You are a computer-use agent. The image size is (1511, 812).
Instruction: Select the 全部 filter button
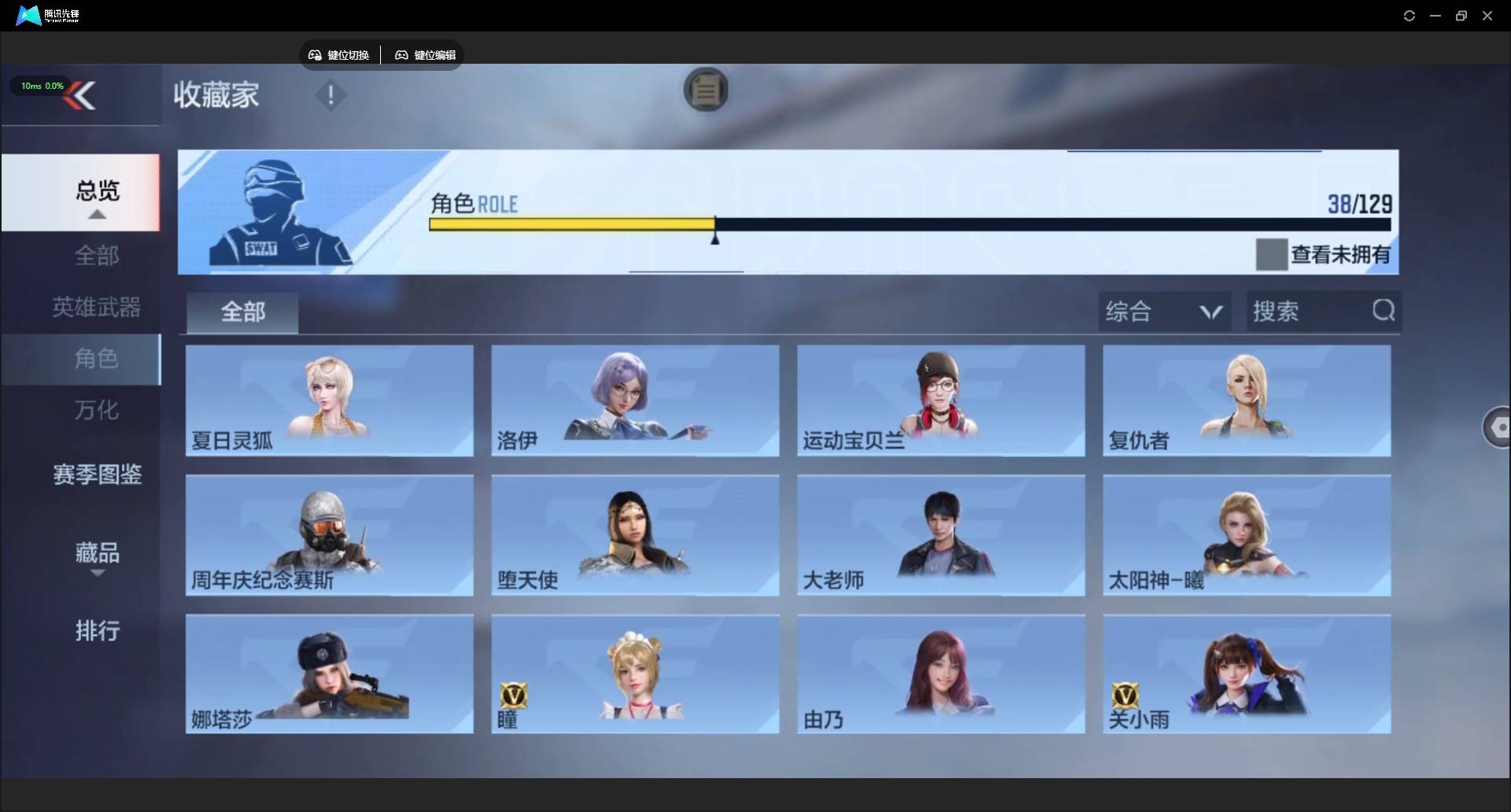242,312
